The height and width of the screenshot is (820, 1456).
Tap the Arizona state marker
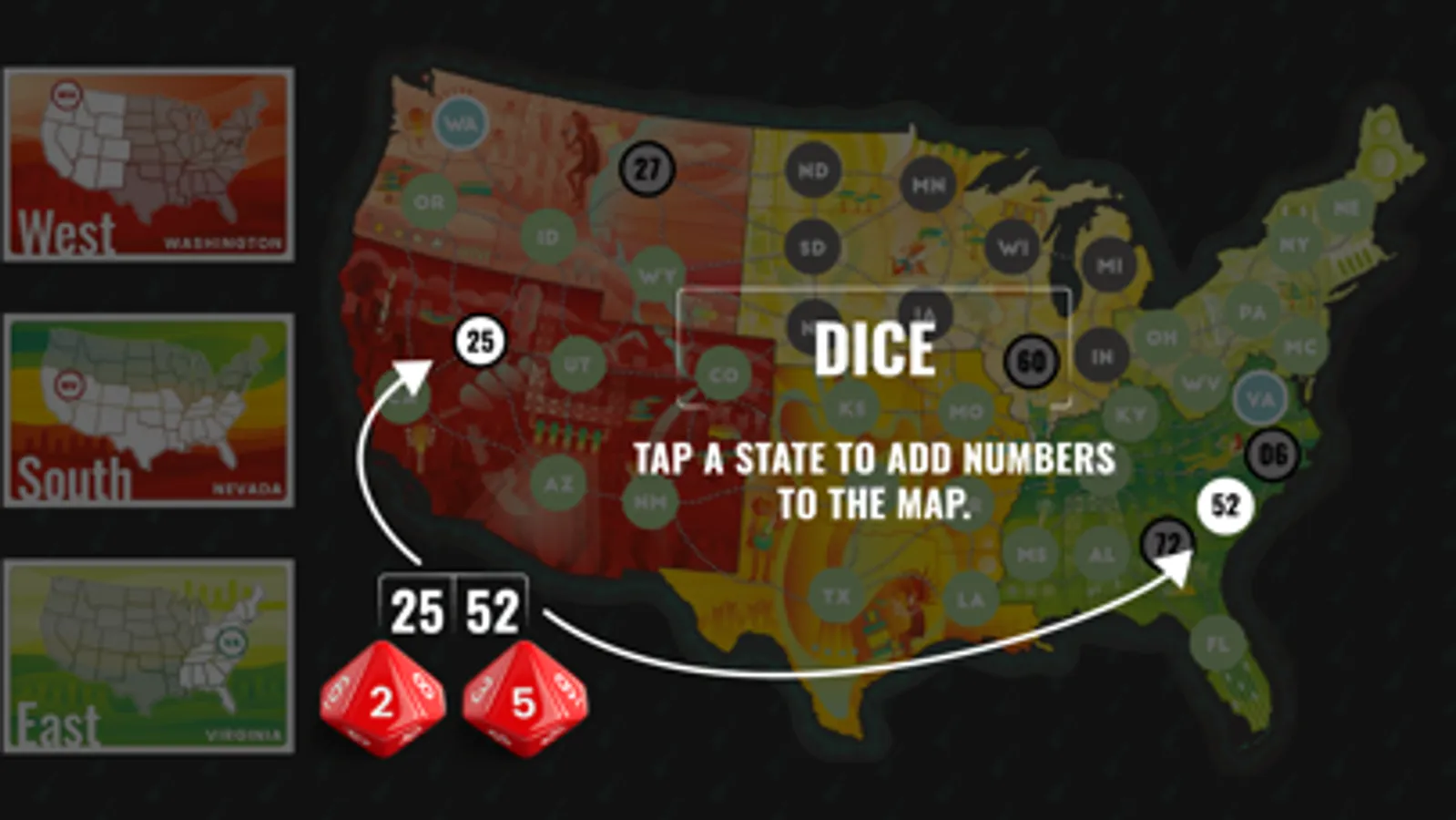(x=557, y=482)
